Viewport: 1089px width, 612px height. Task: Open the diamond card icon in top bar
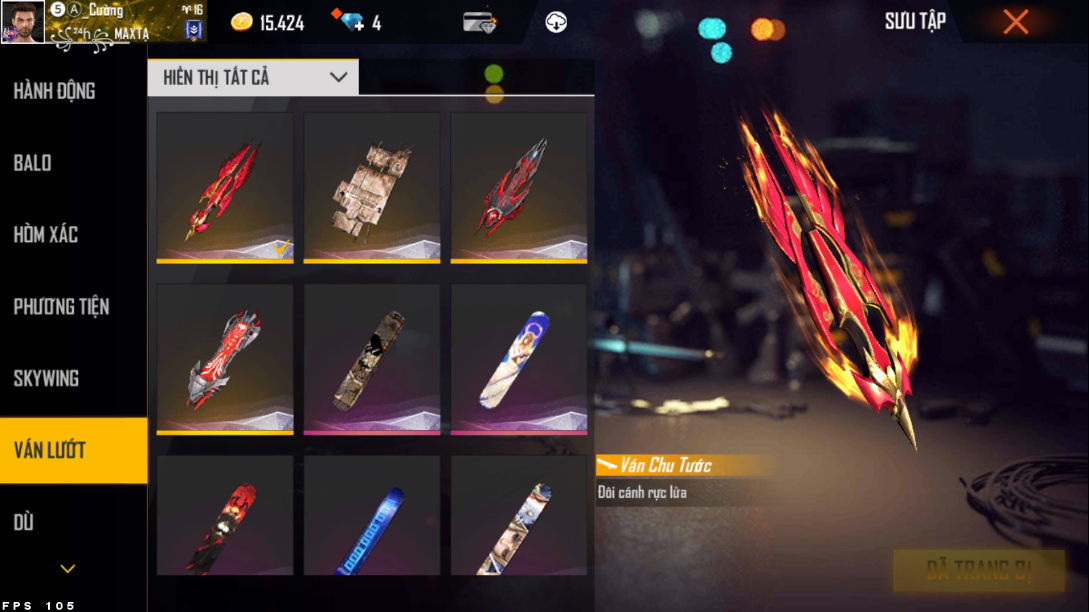click(480, 22)
